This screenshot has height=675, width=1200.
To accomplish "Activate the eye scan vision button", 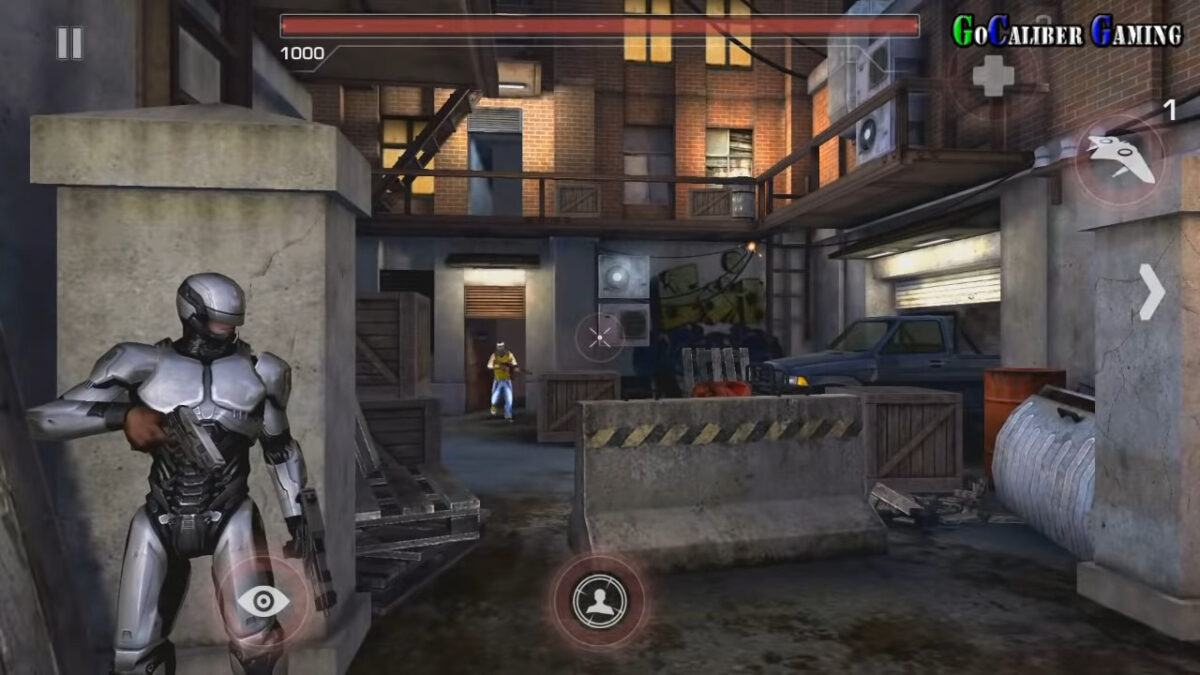I will [264, 601].
